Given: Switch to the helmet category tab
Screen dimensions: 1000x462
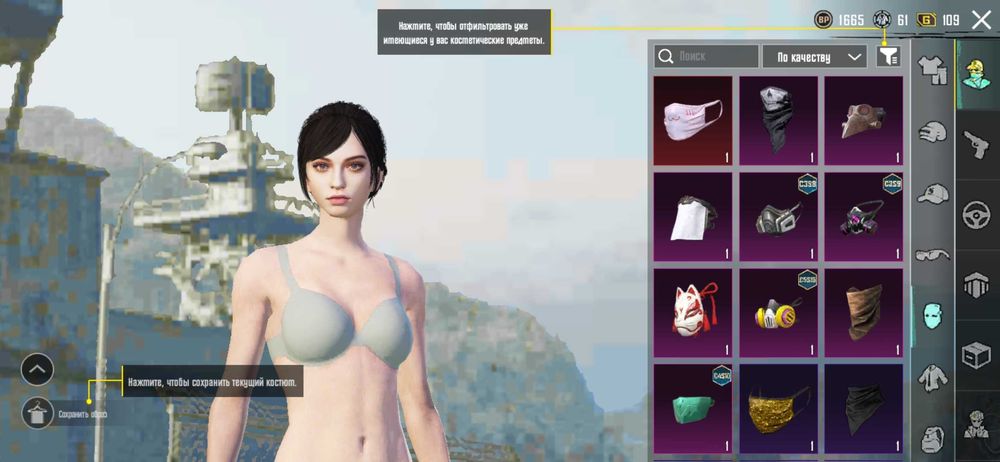Looking at the screenshot, I should tap(933, 133).
